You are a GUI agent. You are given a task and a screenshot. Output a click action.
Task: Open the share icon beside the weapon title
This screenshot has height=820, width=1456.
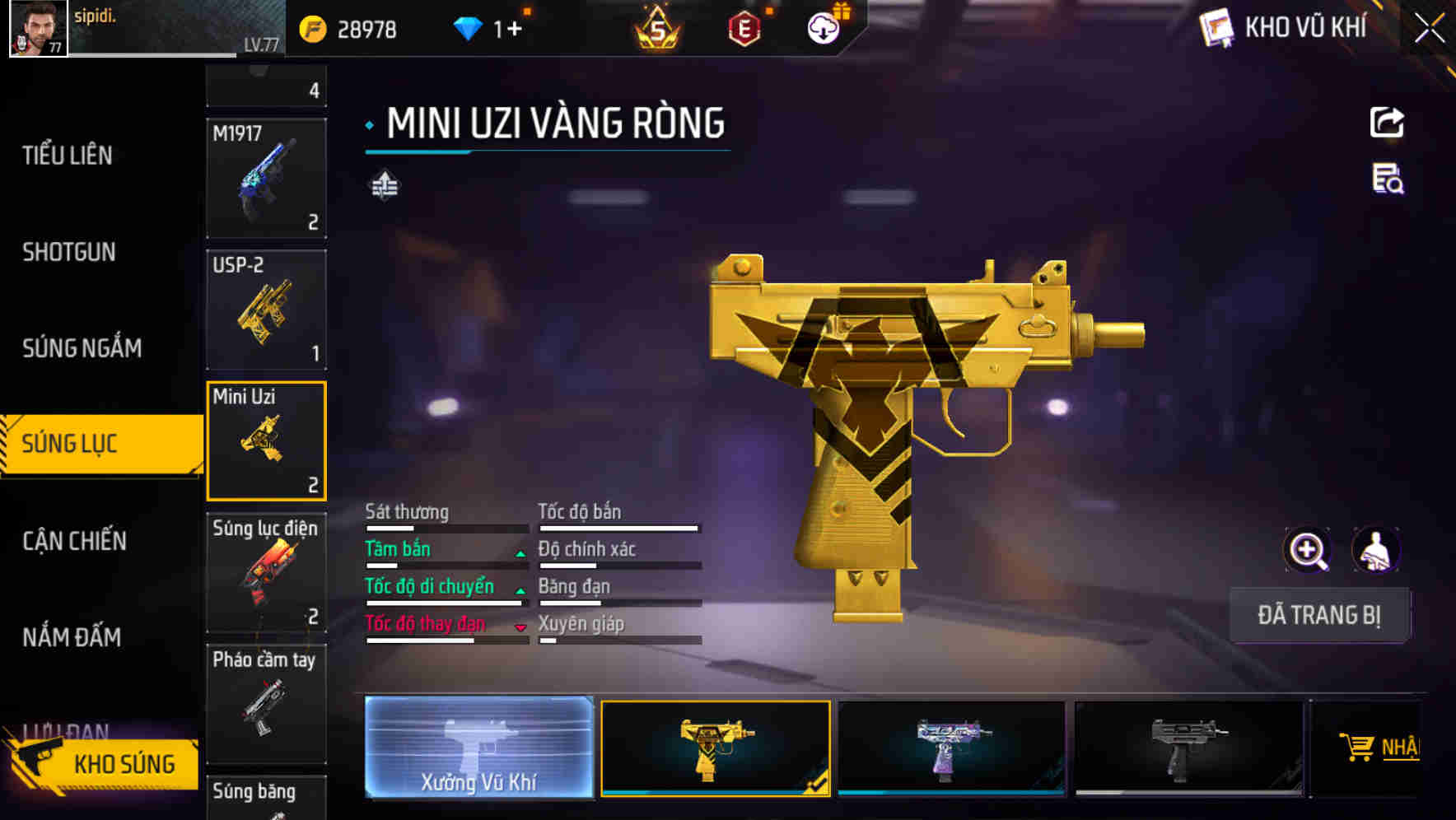1387,122
